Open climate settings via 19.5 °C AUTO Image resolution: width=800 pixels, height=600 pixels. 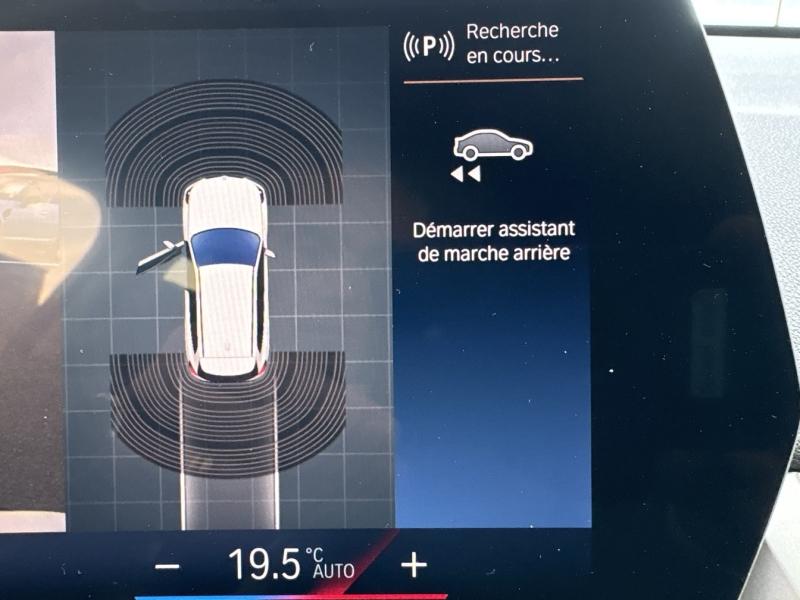point(290,566)
